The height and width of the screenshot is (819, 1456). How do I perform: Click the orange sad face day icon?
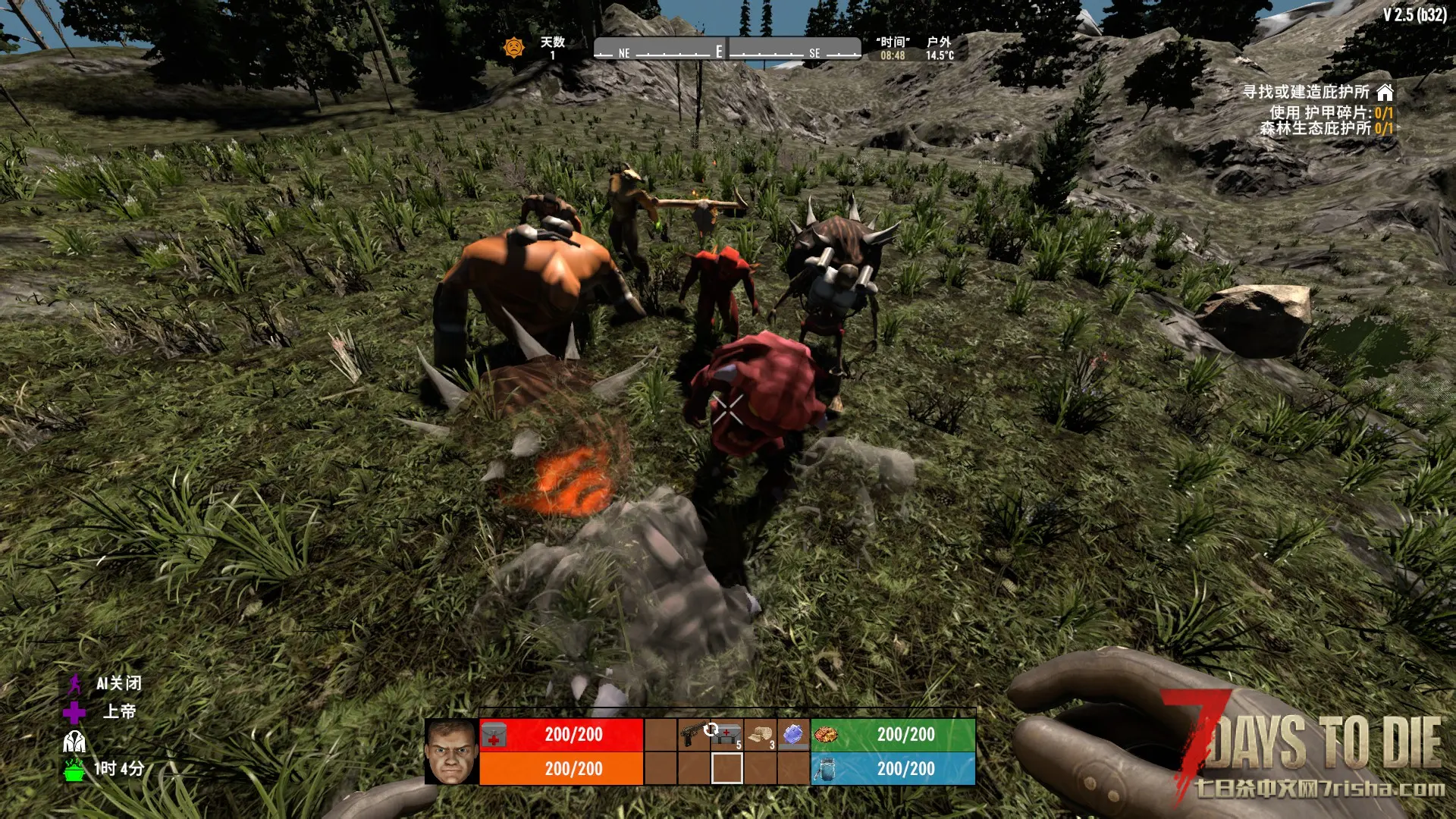click(x=514, y=48)
